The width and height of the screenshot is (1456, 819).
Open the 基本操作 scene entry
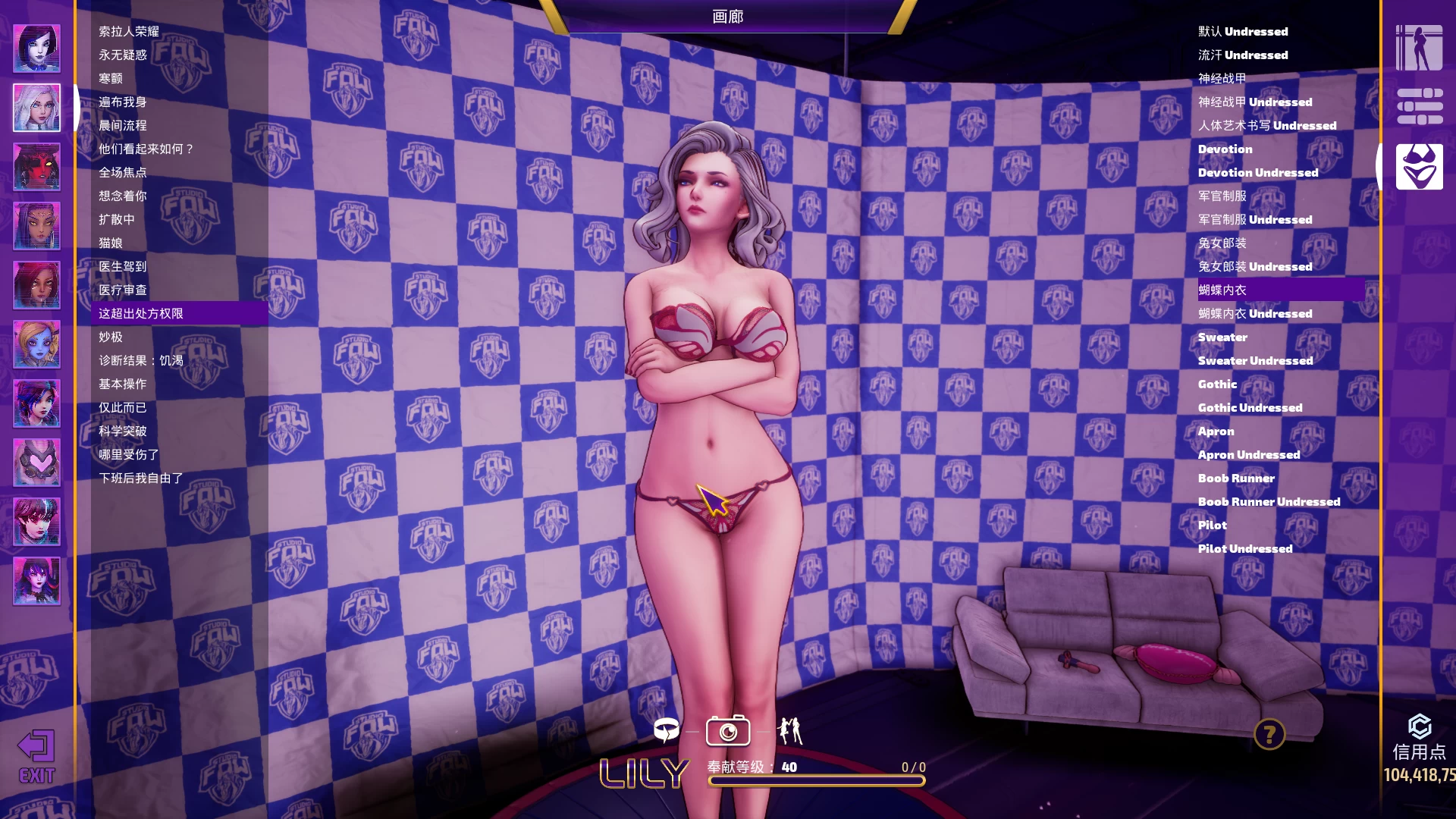[123, 384]
